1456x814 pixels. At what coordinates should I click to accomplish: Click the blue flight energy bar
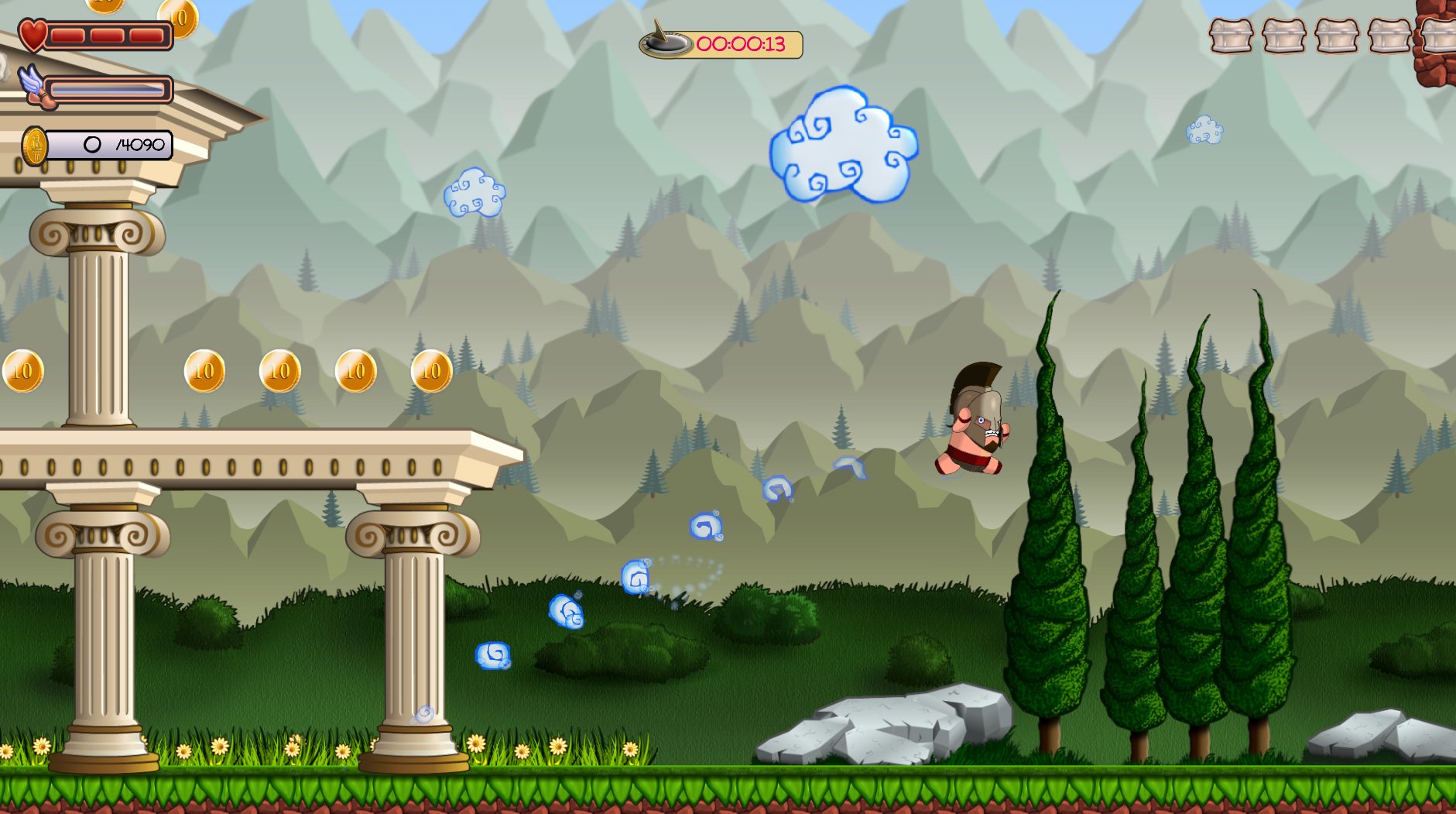tap(108, 88)
